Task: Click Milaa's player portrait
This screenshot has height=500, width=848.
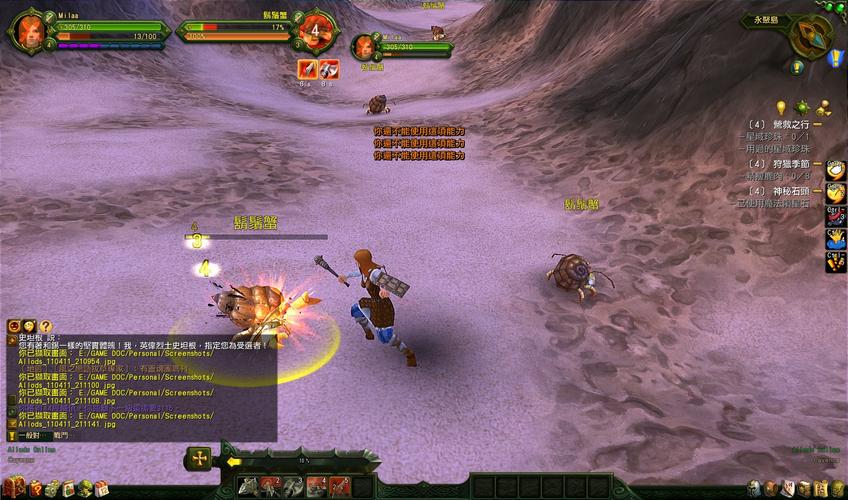Action: [x=27, y=29]
